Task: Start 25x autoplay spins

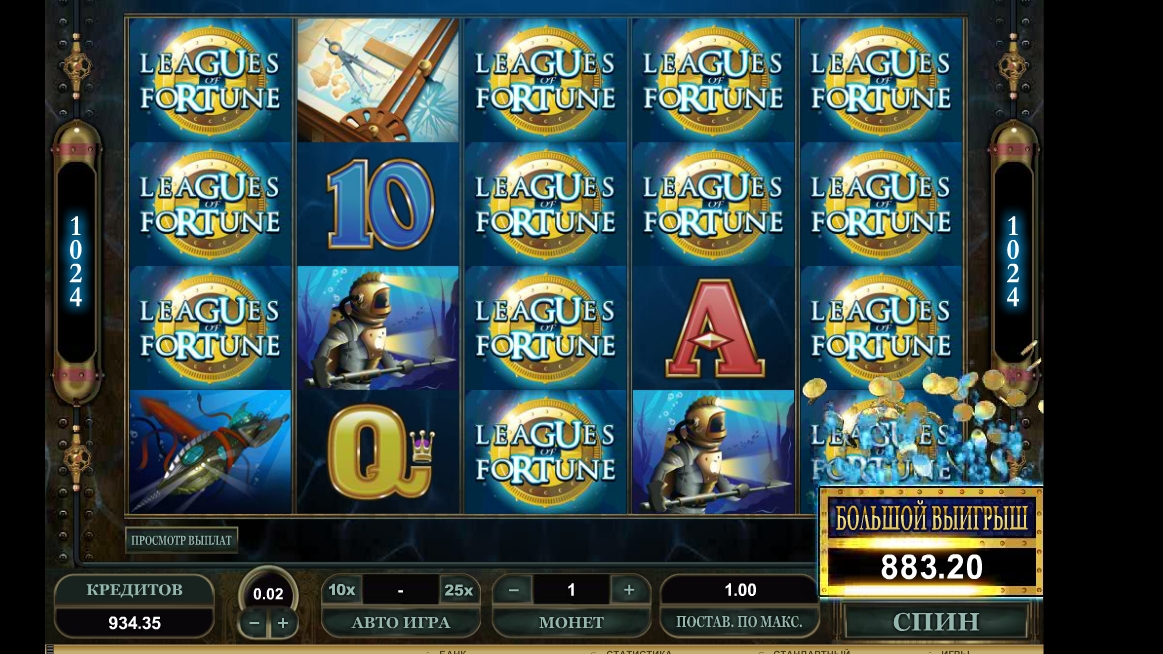Action: pos(458,590)
